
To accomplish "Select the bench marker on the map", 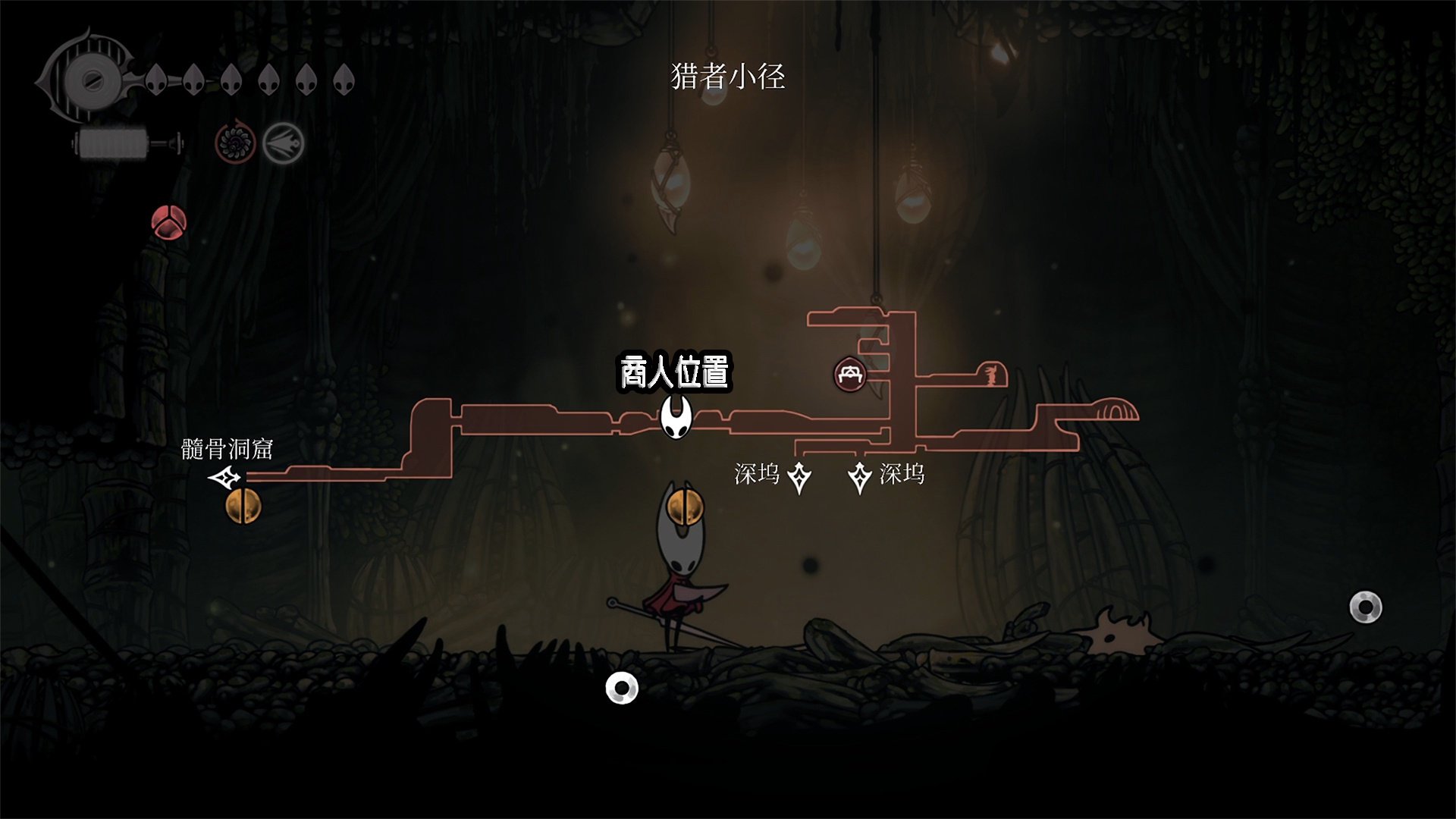I will point(850,374).
